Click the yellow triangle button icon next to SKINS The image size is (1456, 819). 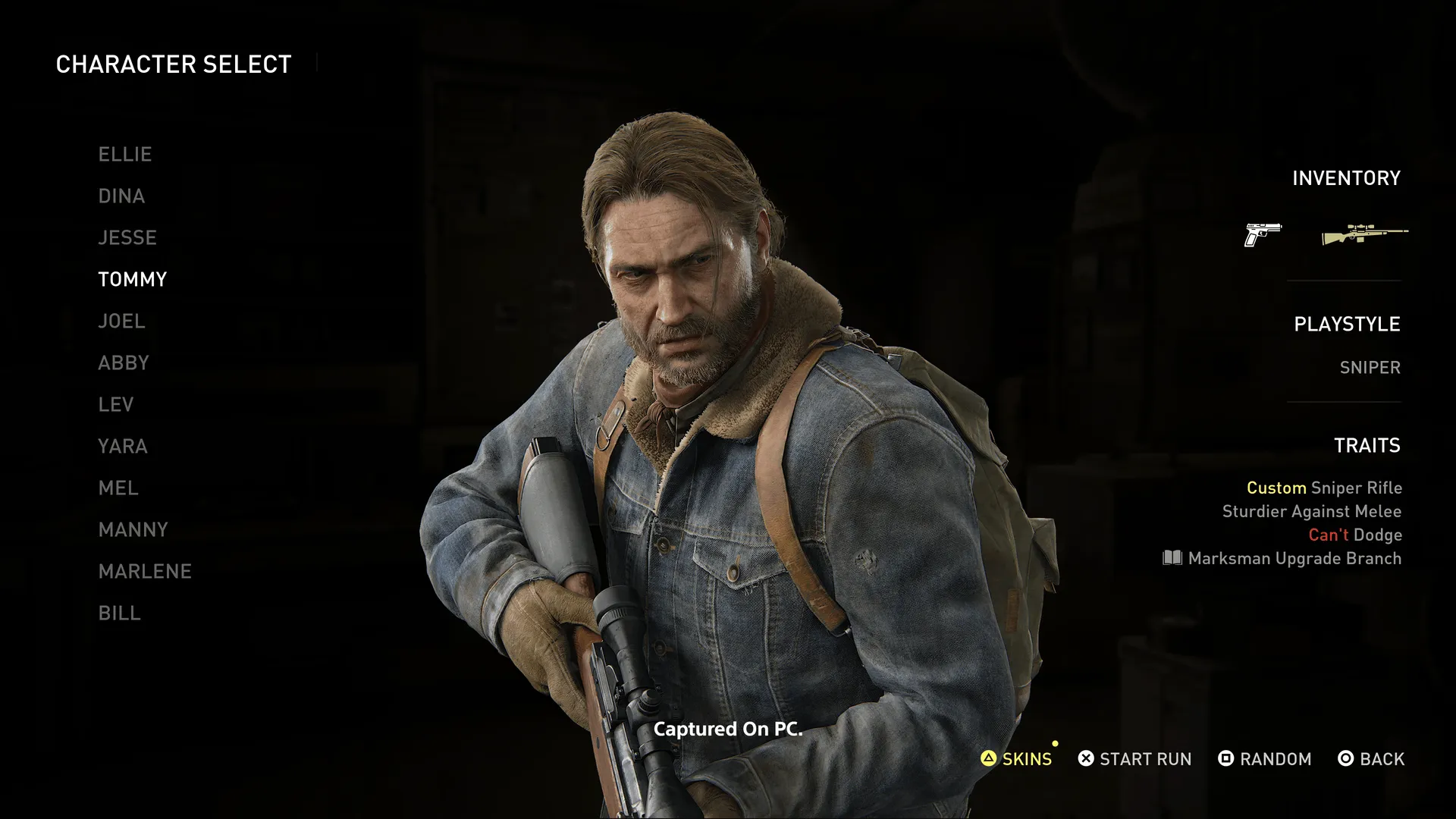(x=988, y=758)
